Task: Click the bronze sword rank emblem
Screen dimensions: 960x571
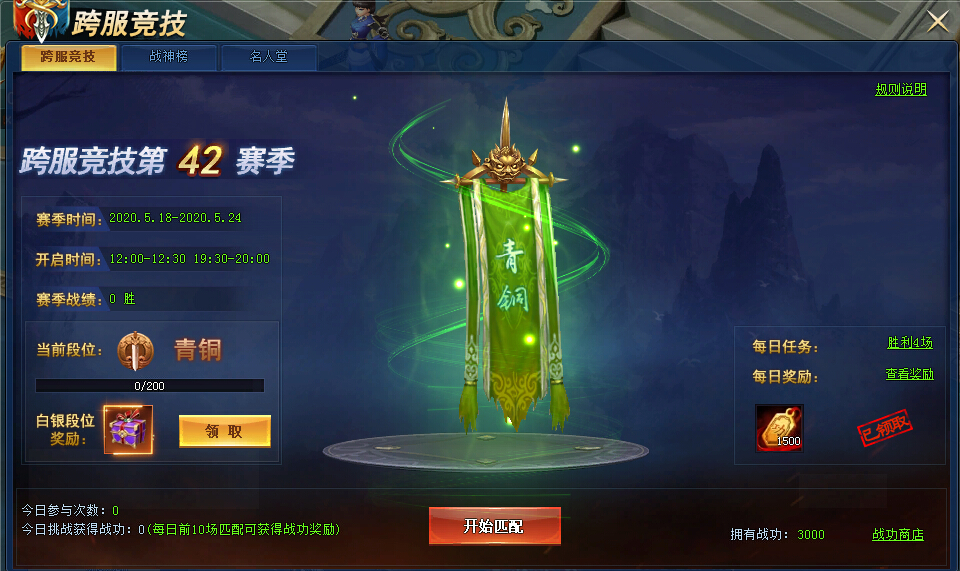Action: (134, 351)
